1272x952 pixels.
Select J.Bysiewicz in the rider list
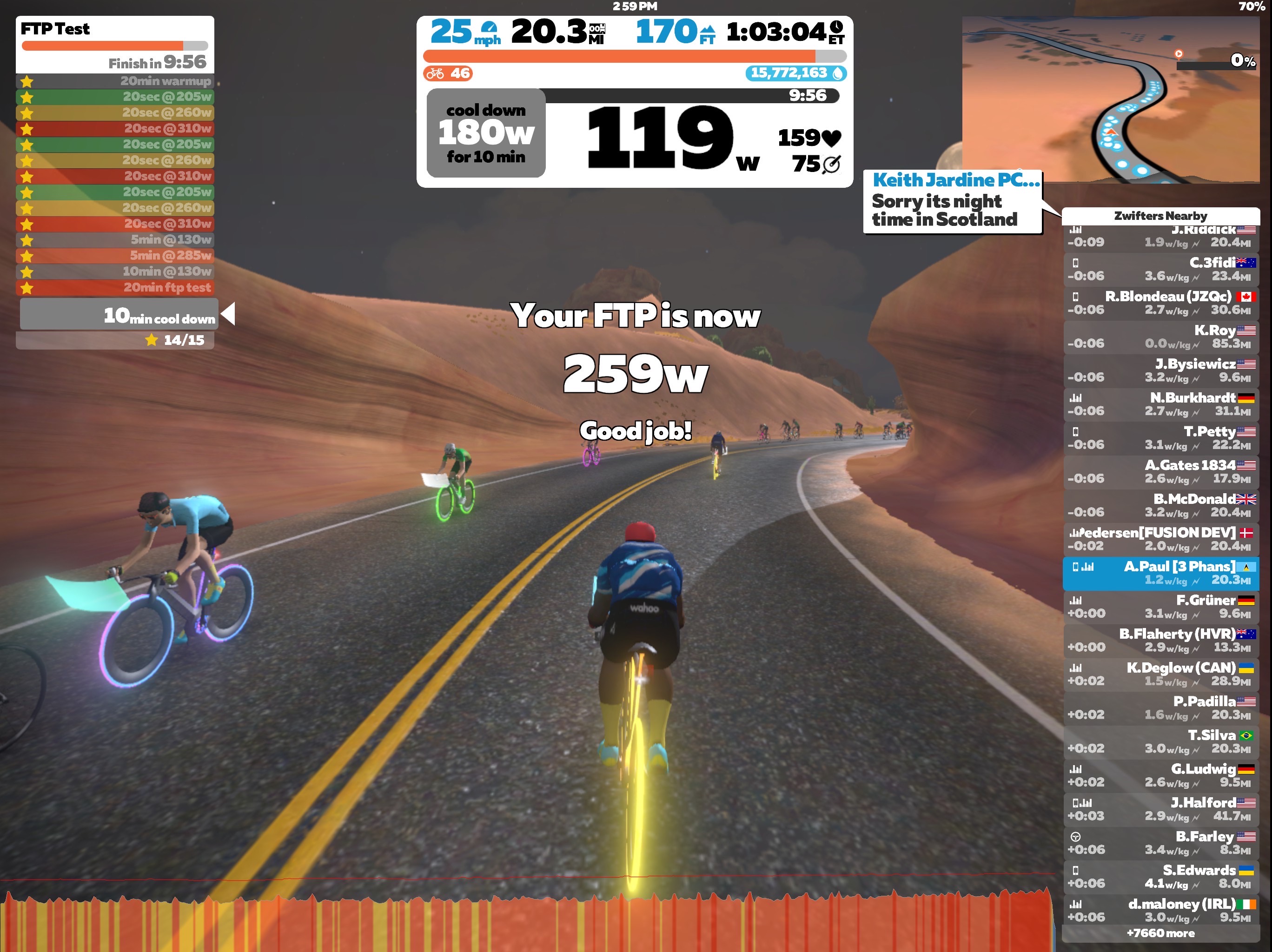(x=1160, y=371)
